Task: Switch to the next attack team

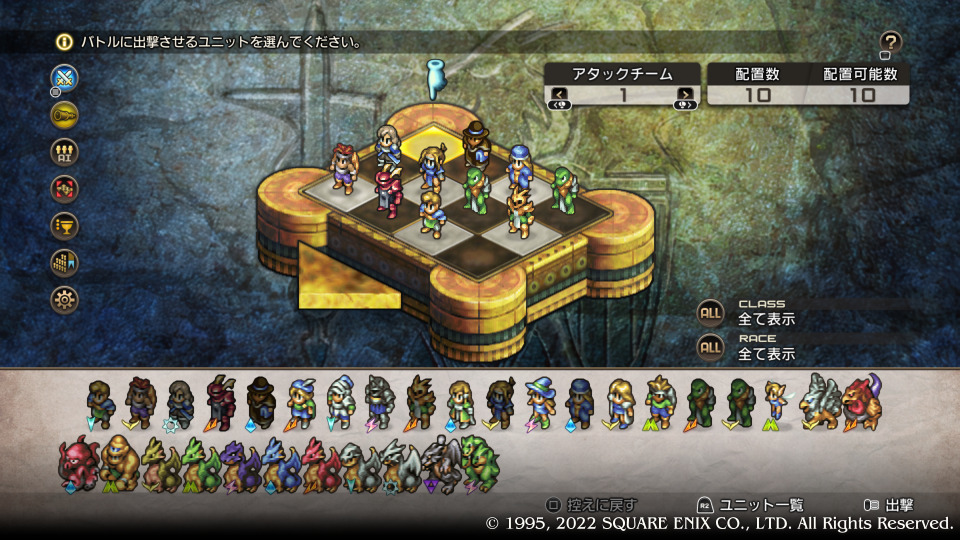Action: 685,95
